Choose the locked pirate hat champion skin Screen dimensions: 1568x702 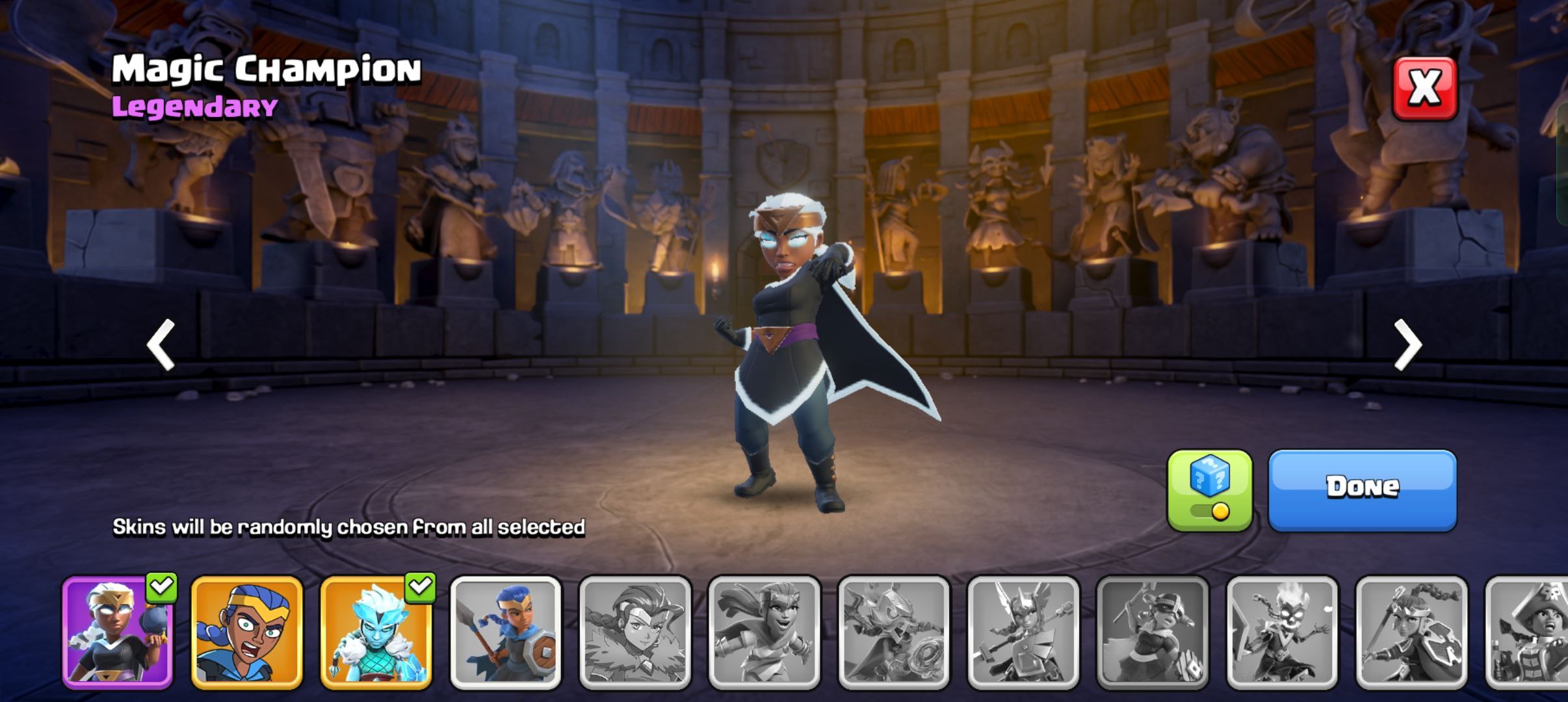coord(1528,632)
